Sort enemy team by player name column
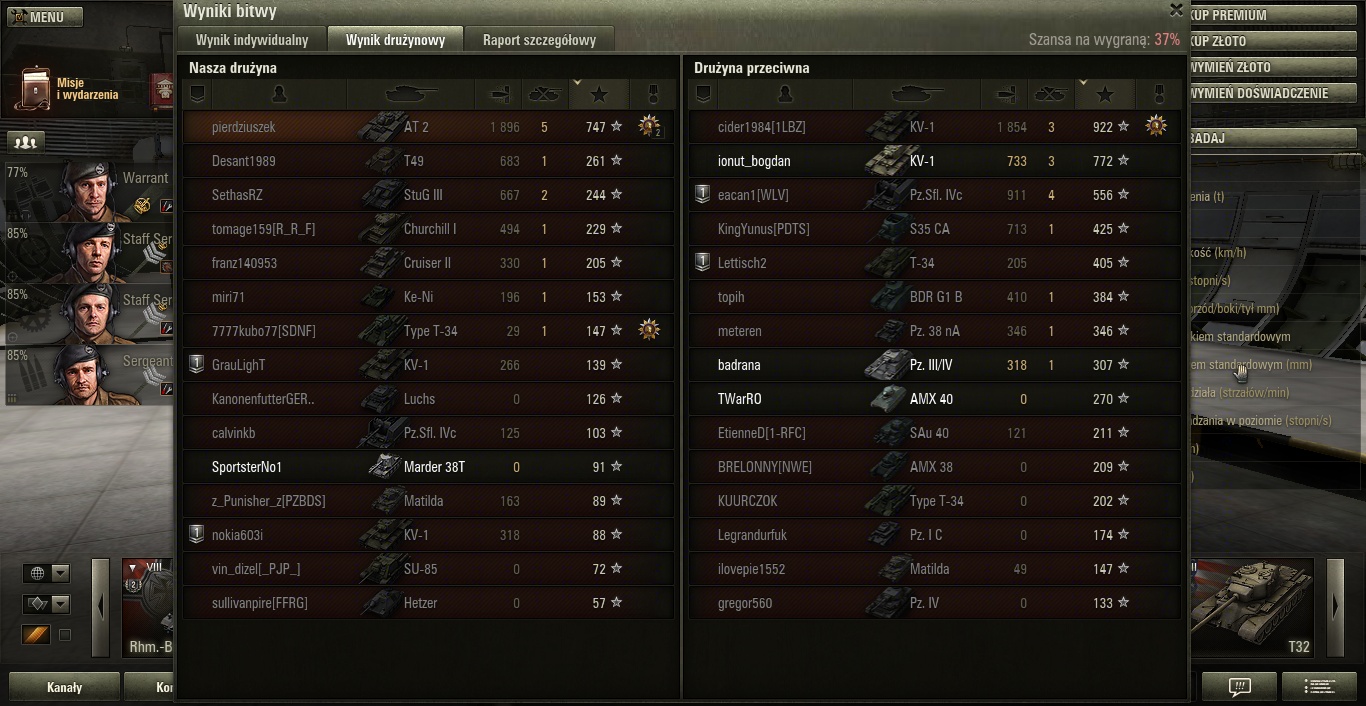Viewport: 1366px width, 706px height. pos(785,94)
